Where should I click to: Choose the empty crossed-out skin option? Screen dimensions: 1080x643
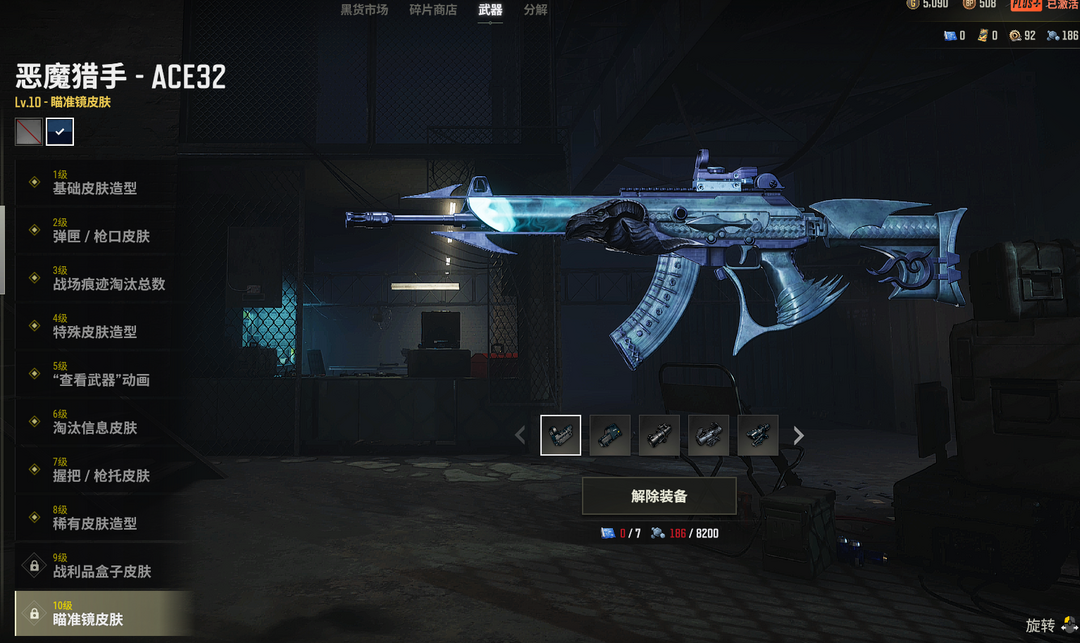coord(29,131)
